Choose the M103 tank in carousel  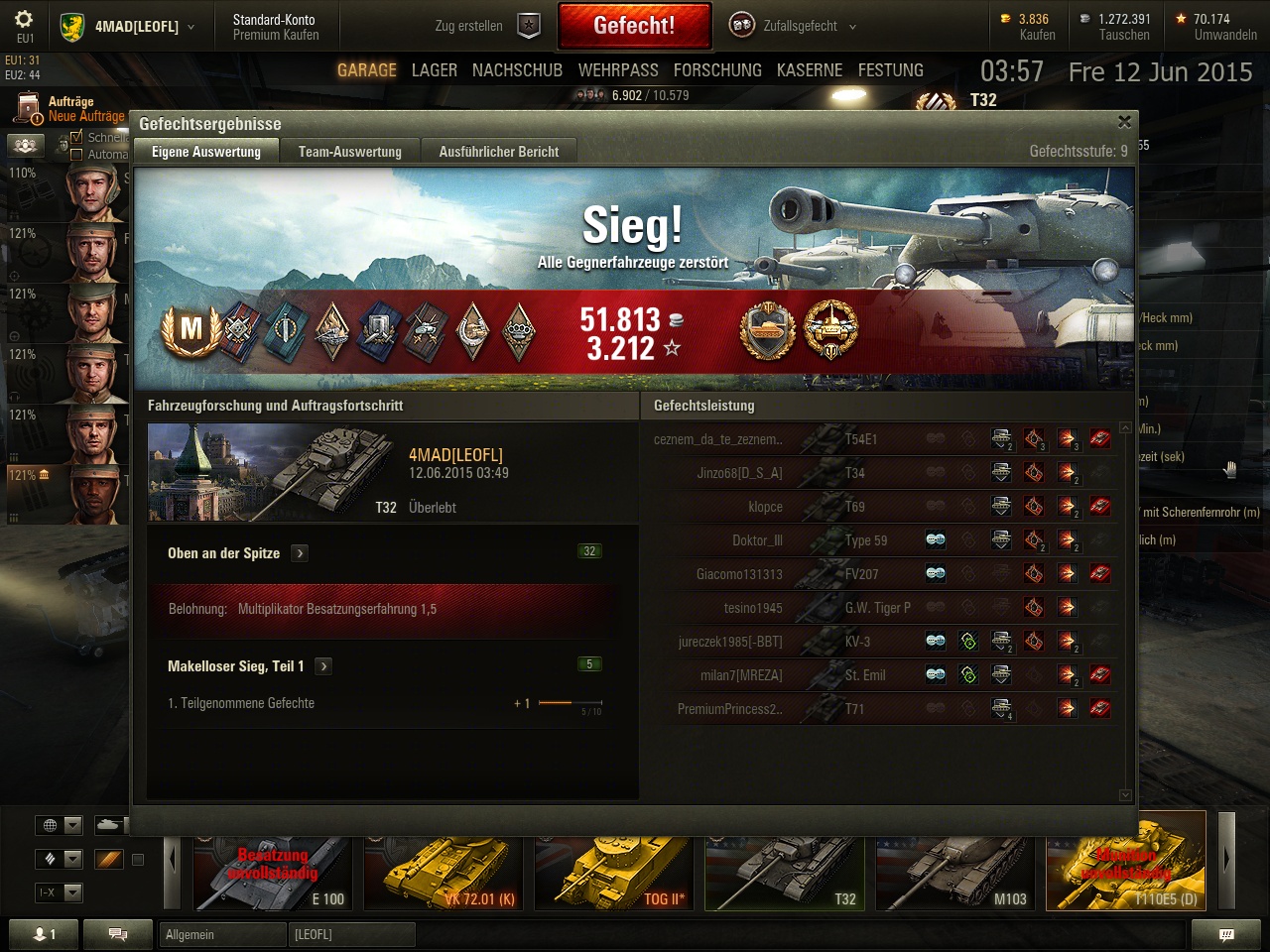coord(954,873)
